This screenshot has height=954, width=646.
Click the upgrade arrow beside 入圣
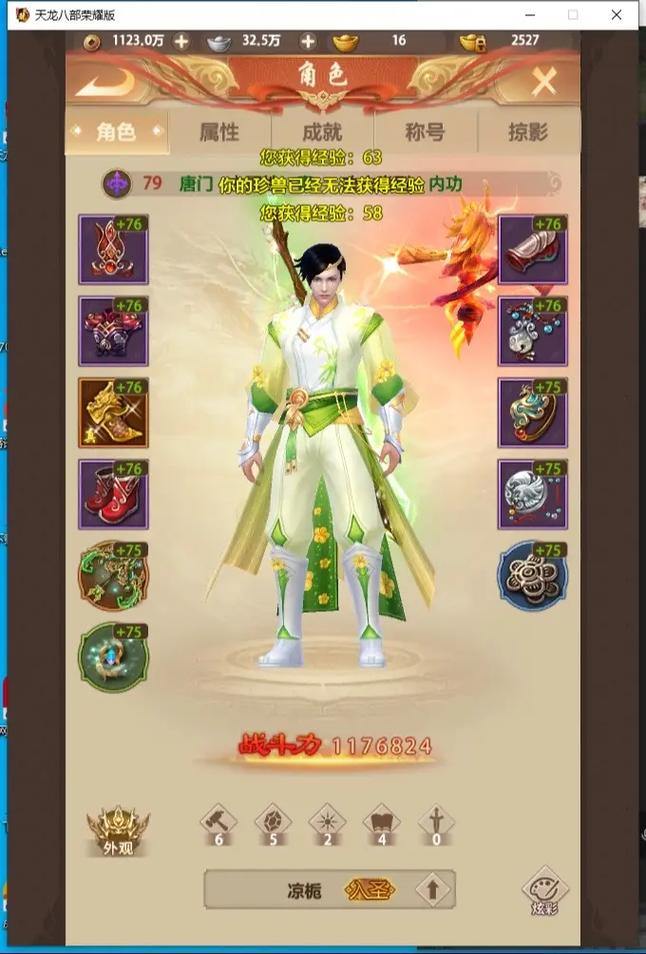433,889
